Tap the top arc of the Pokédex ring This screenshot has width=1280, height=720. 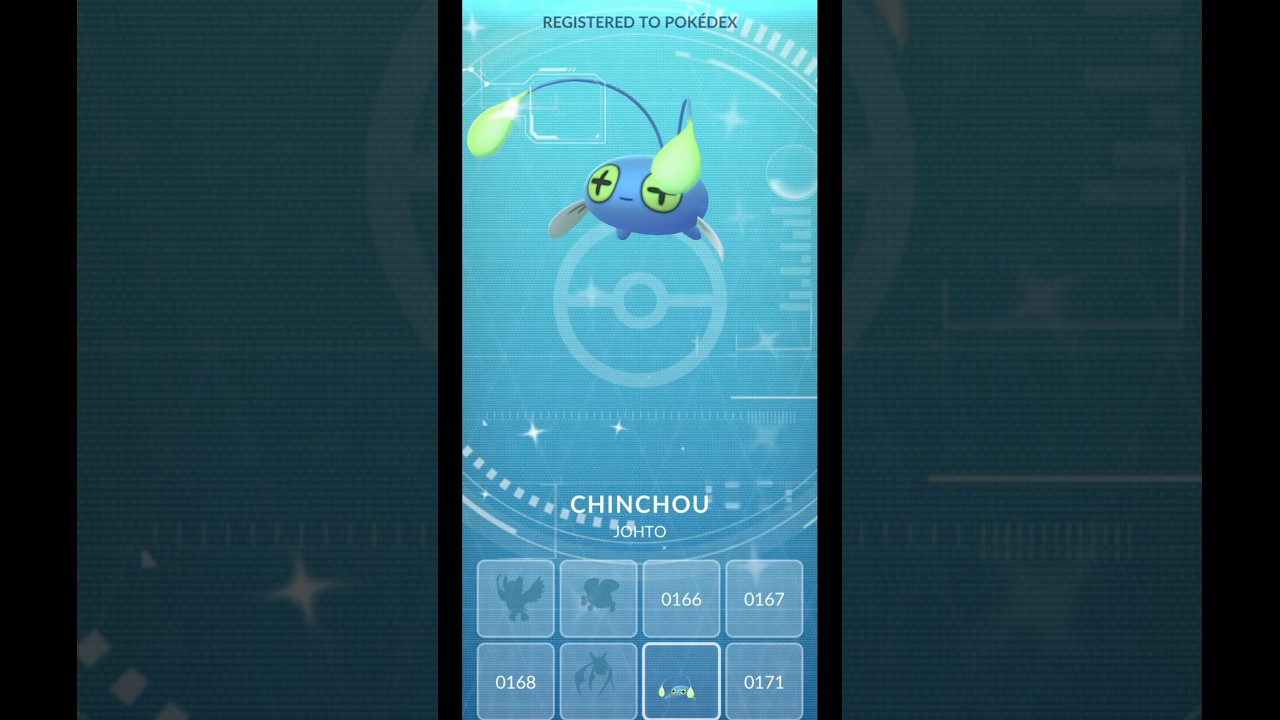point(640,40)
